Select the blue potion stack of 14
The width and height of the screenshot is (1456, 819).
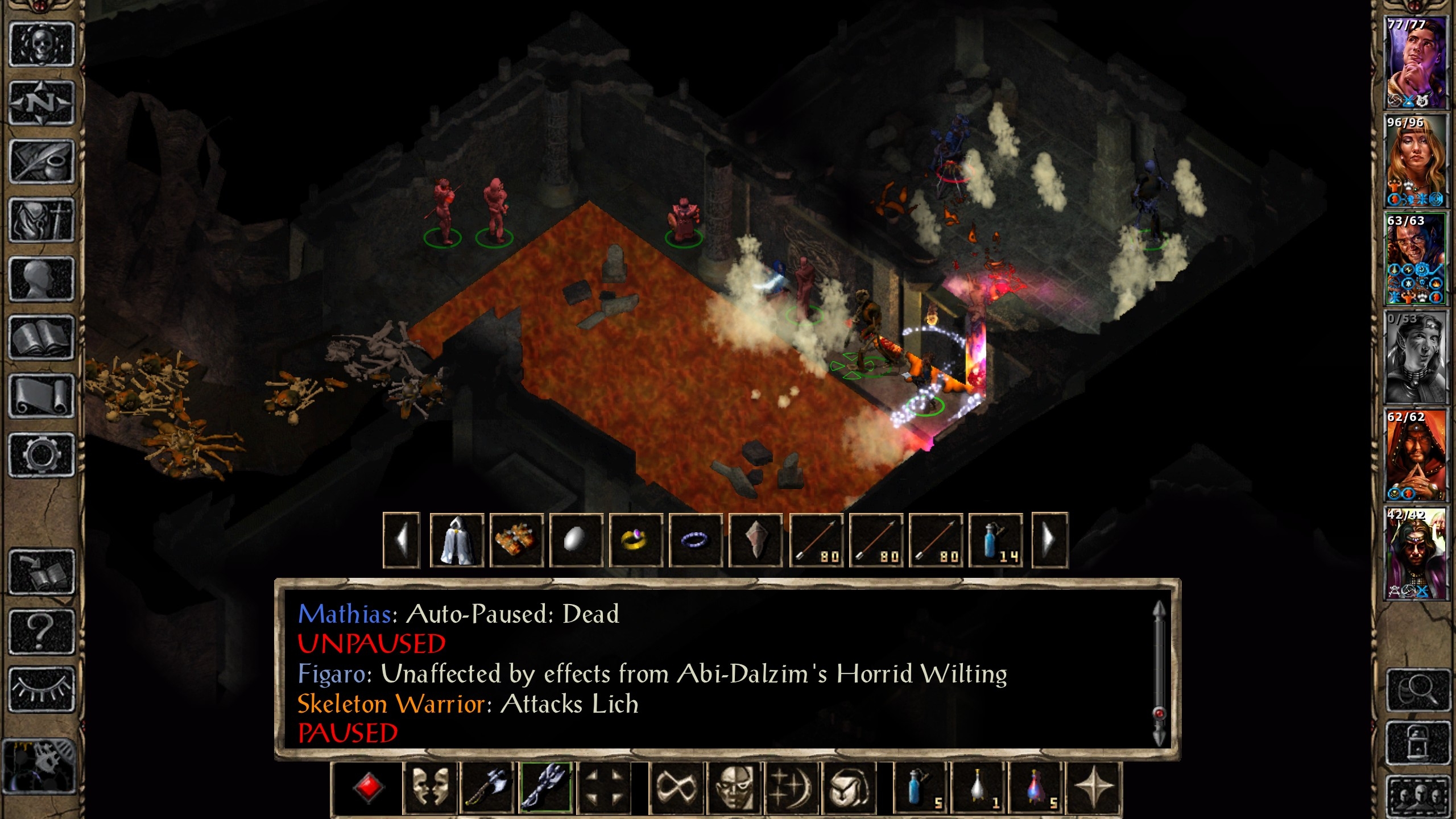pyautogui.click(x=995, y=540)
